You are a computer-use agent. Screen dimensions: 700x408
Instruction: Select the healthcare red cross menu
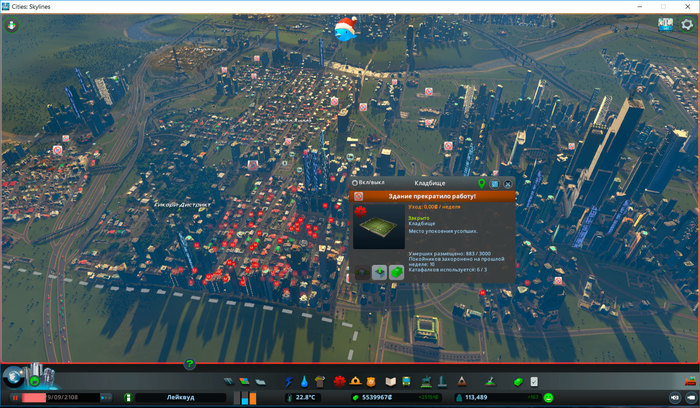pyautogui.click(x=338, y=381)
